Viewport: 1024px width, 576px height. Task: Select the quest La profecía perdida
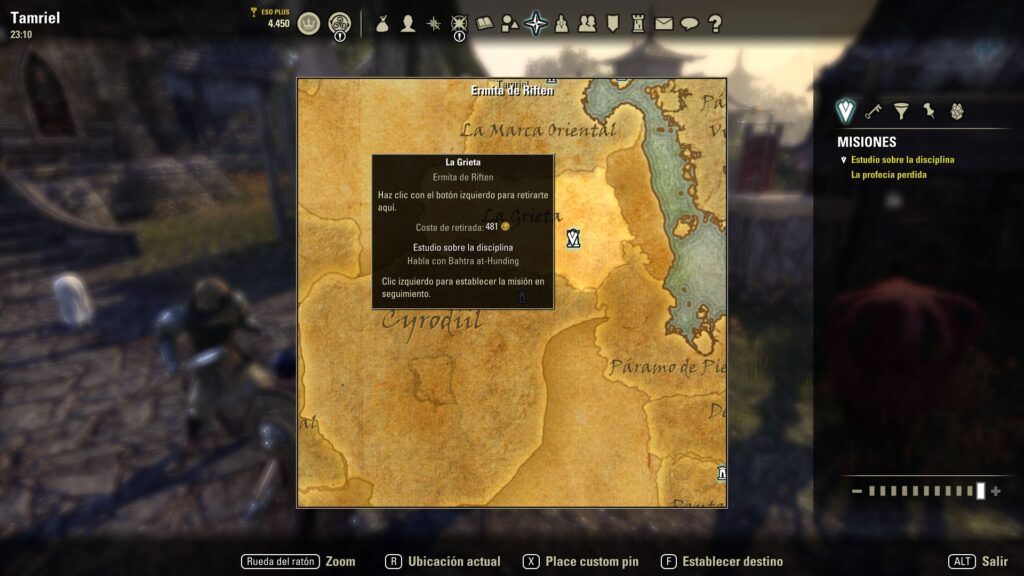point(888,175)
